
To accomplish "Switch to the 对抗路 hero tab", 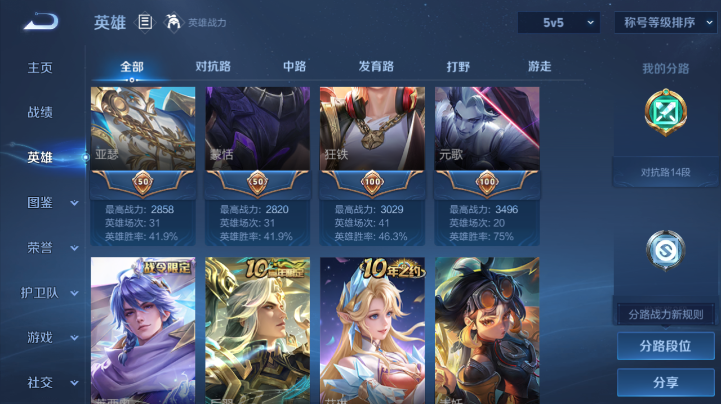I will coord(213,67).
